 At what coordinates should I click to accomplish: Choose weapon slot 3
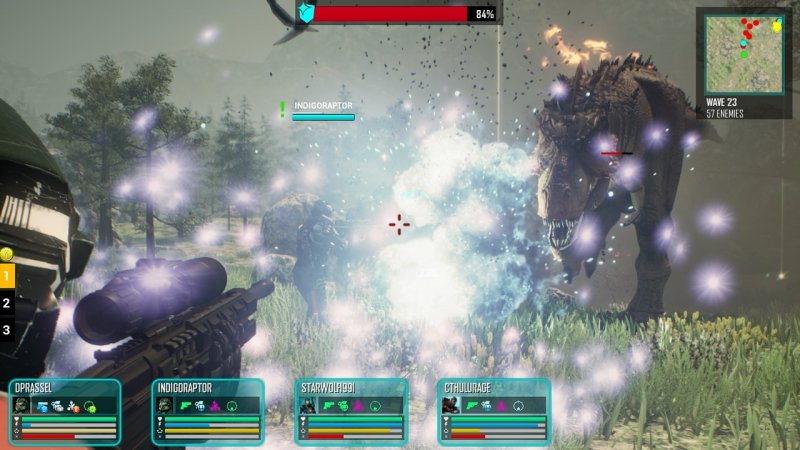(x=7, y=329)
